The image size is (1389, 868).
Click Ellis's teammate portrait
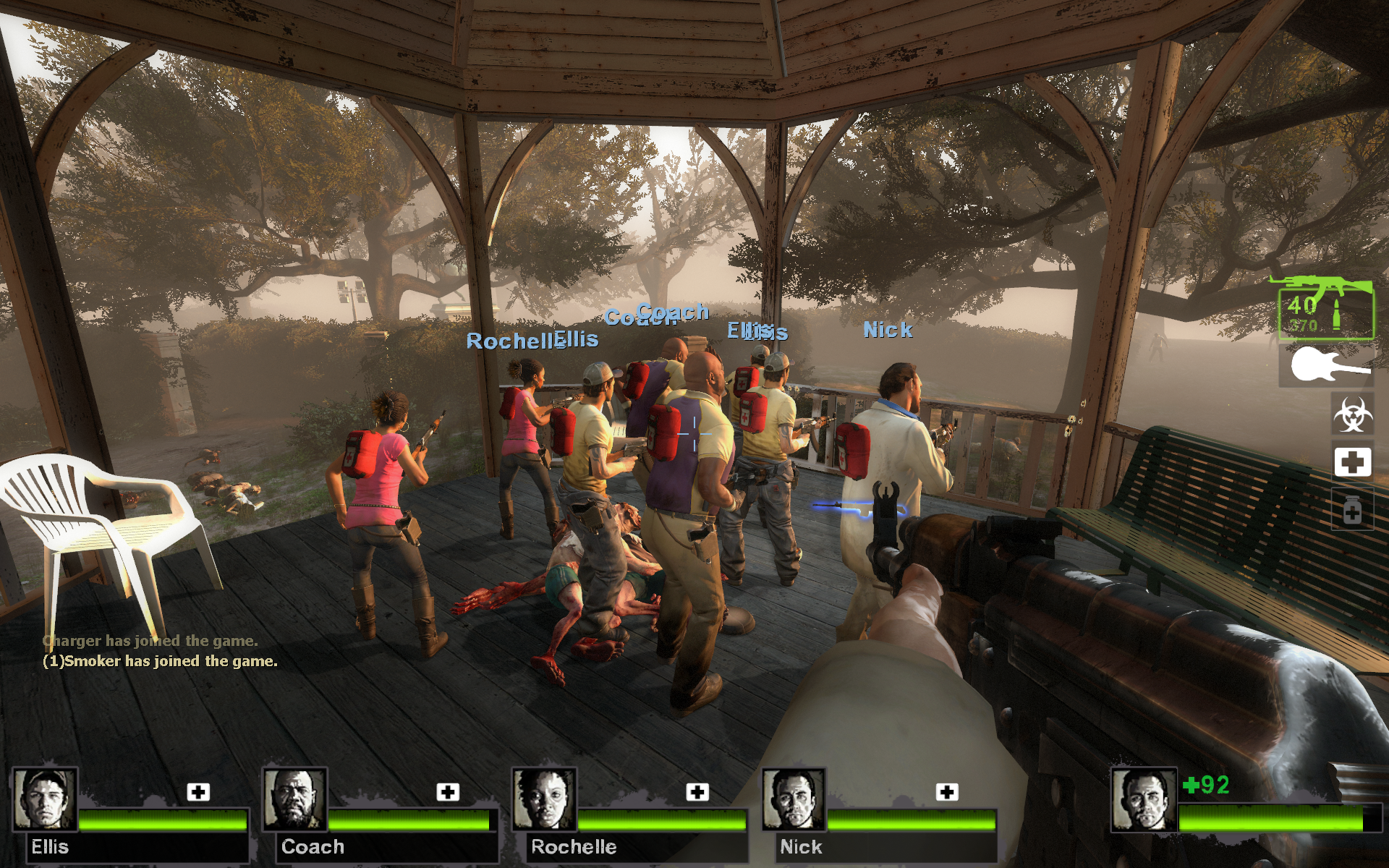(x=45, y=799)
